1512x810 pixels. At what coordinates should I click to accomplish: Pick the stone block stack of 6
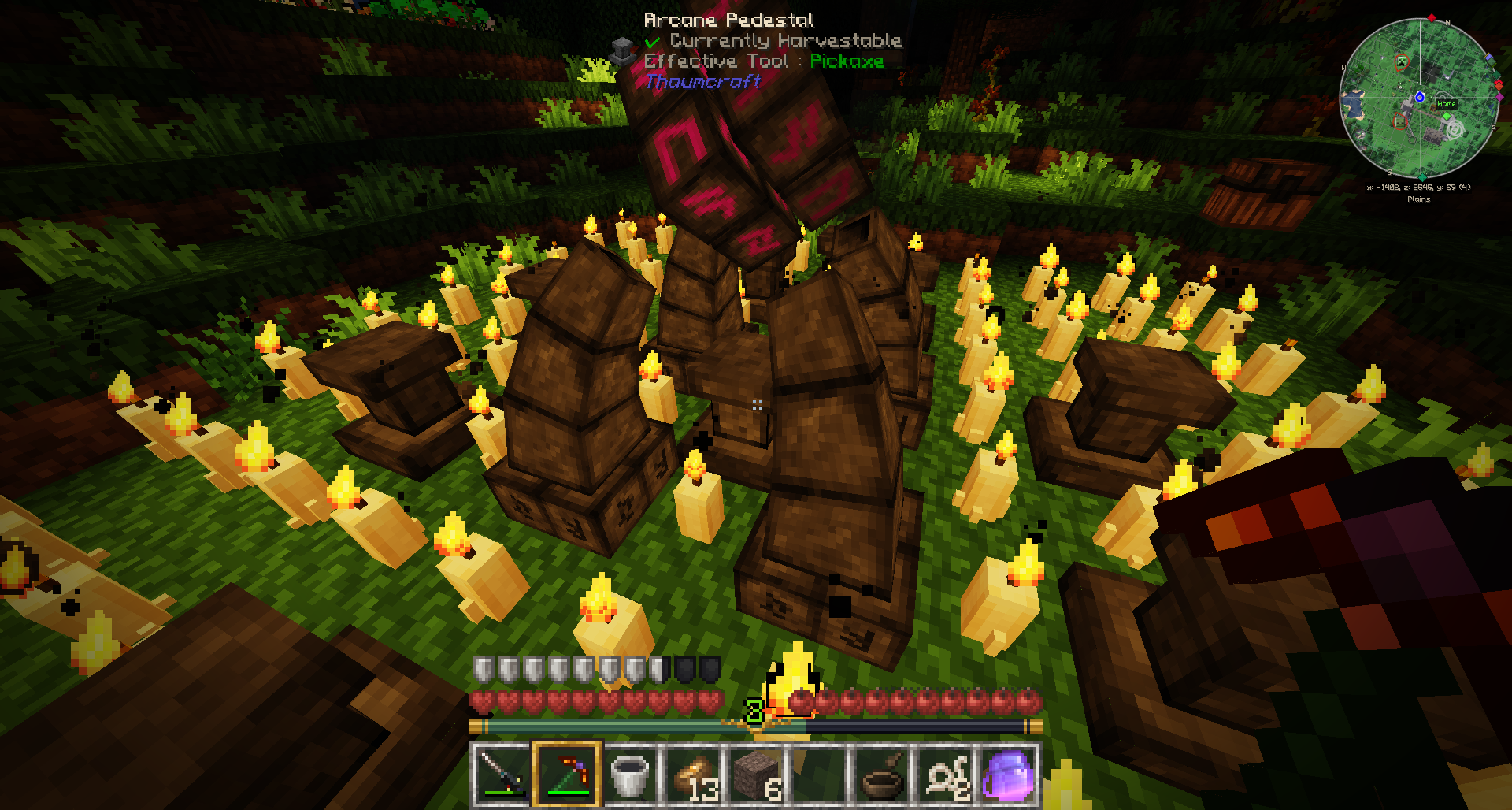[x=756, y=774]
